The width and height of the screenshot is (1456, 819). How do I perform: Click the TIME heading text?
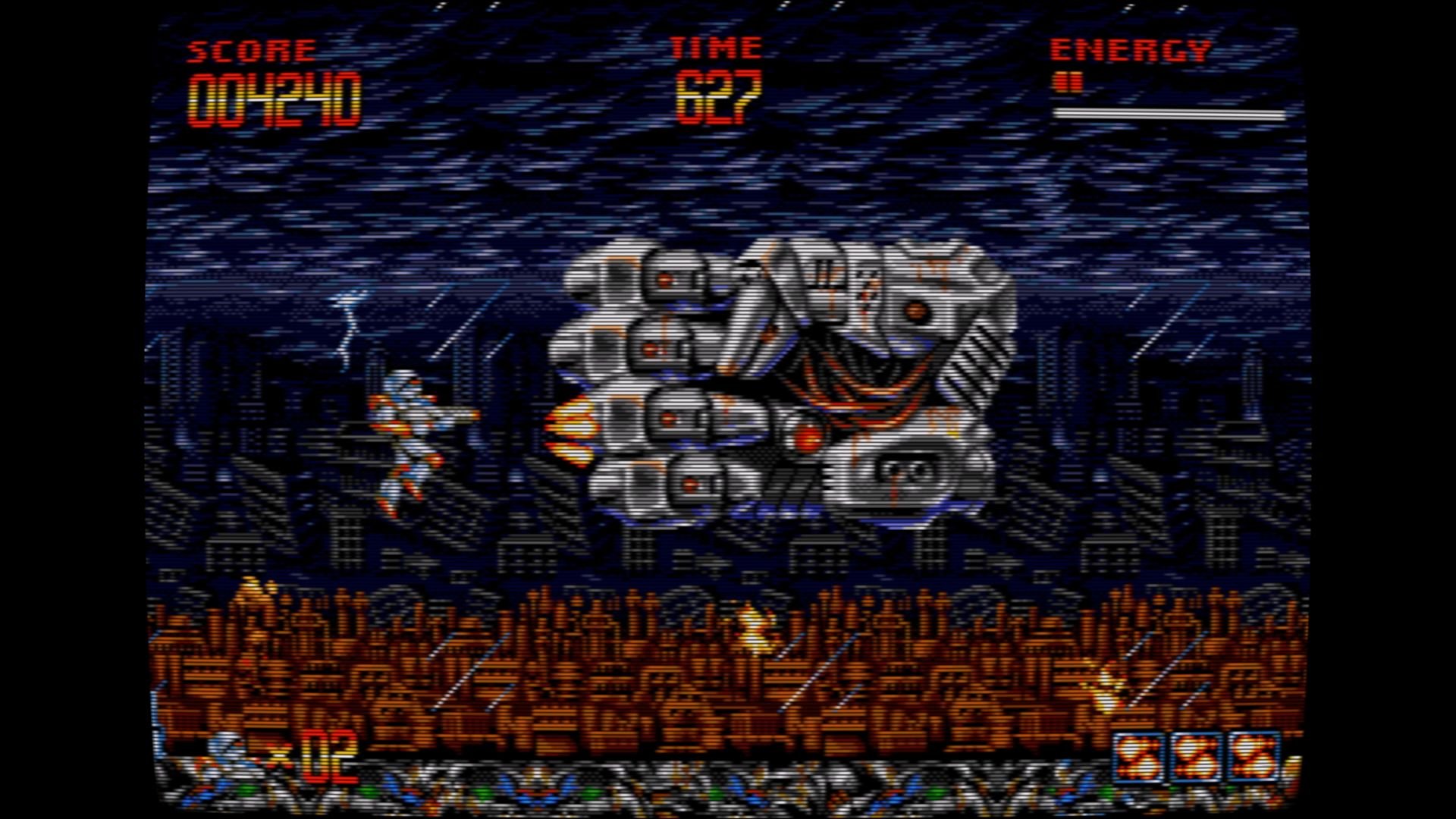tap(715, 47)
